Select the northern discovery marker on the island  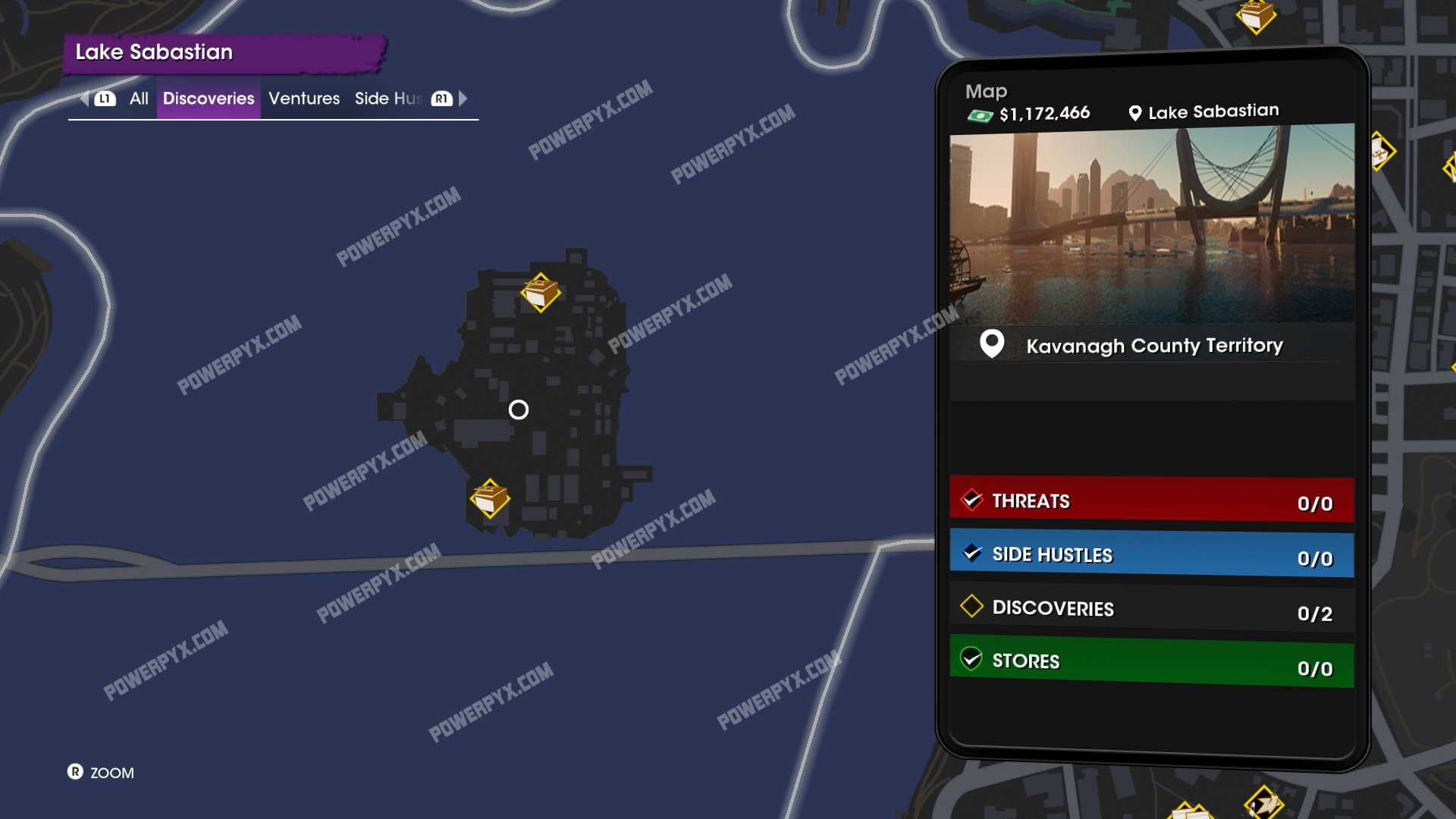[x=541, y=293]
